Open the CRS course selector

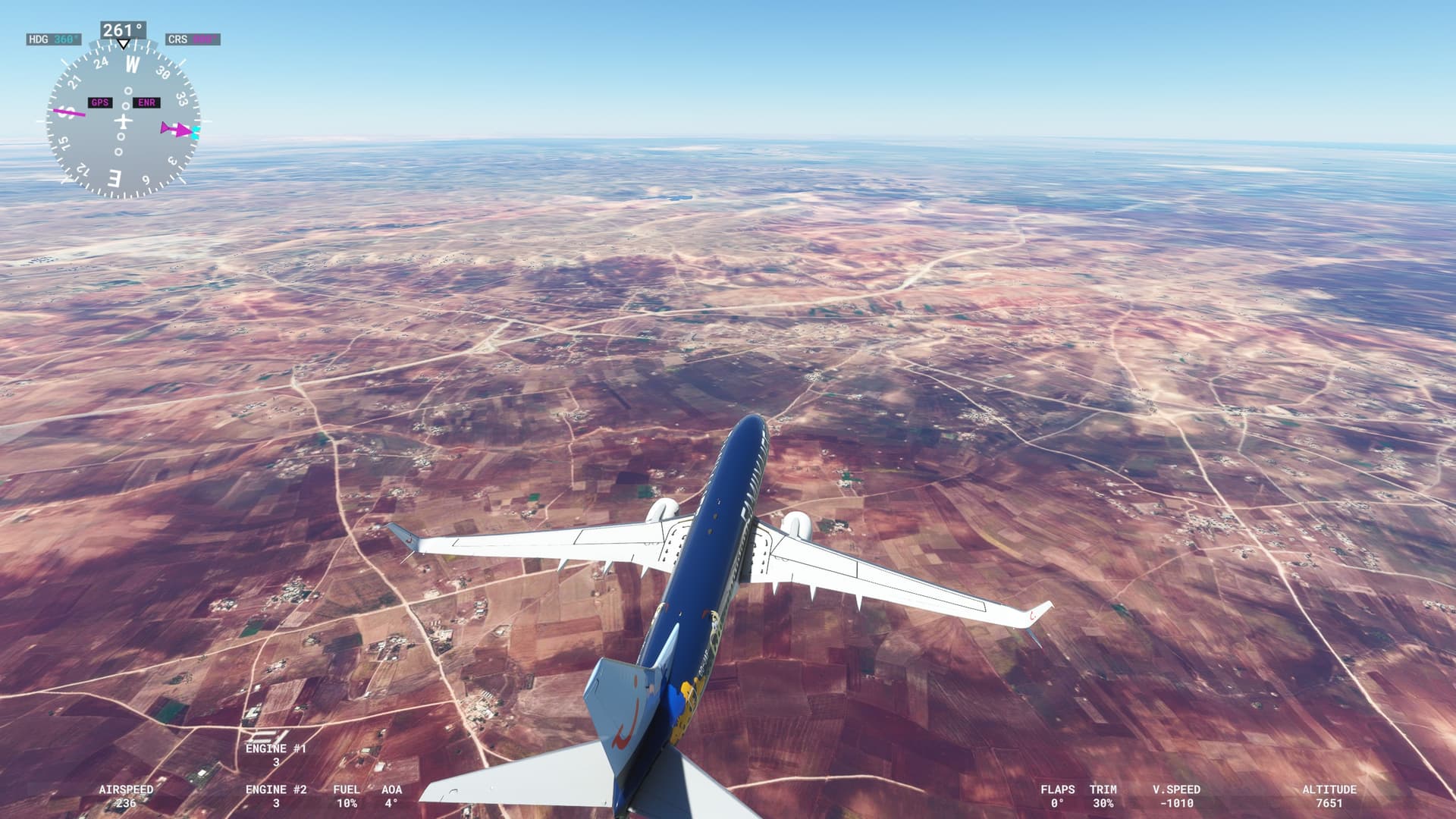(192, 38)
